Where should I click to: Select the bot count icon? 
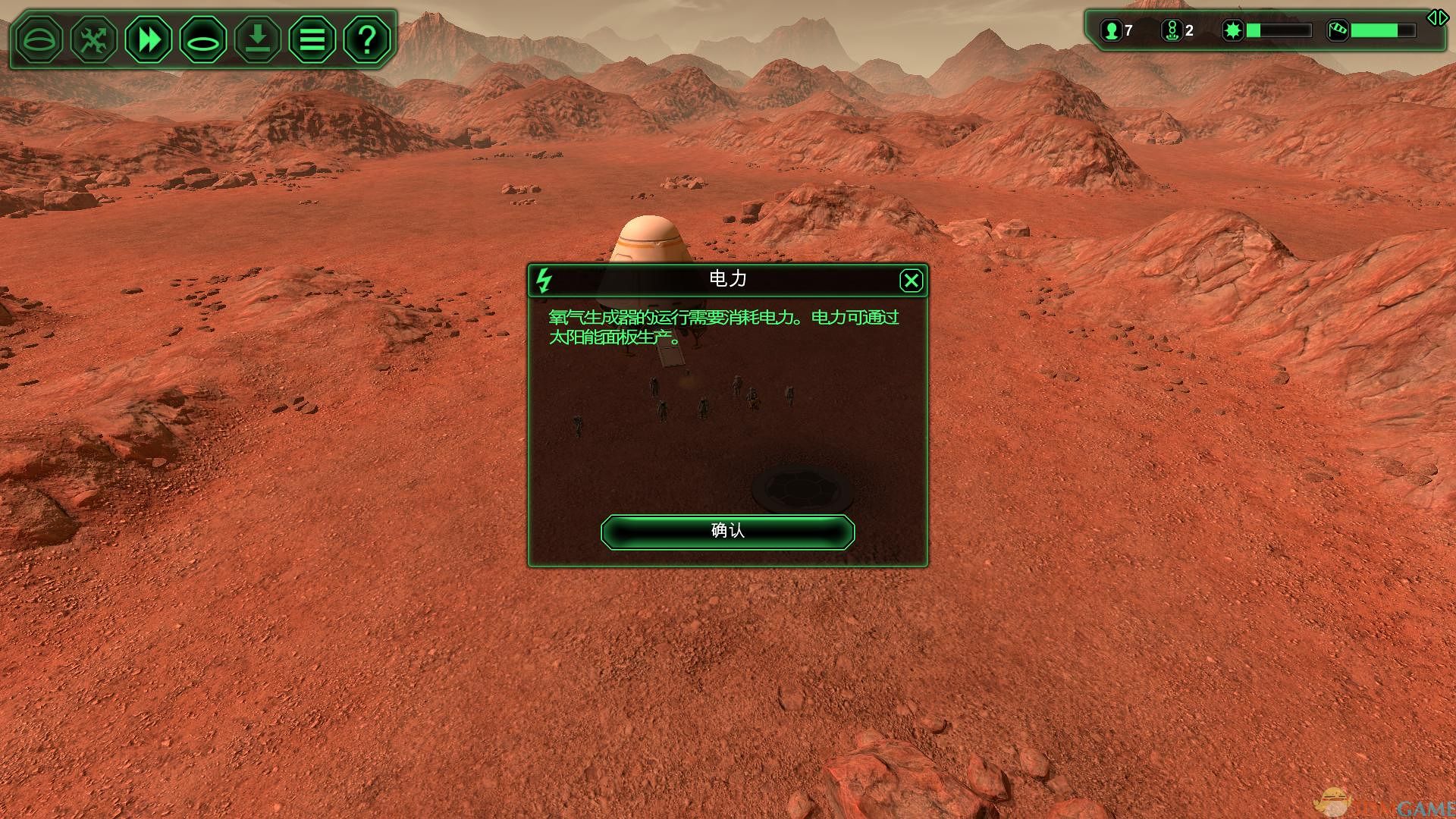point(1172,30)
